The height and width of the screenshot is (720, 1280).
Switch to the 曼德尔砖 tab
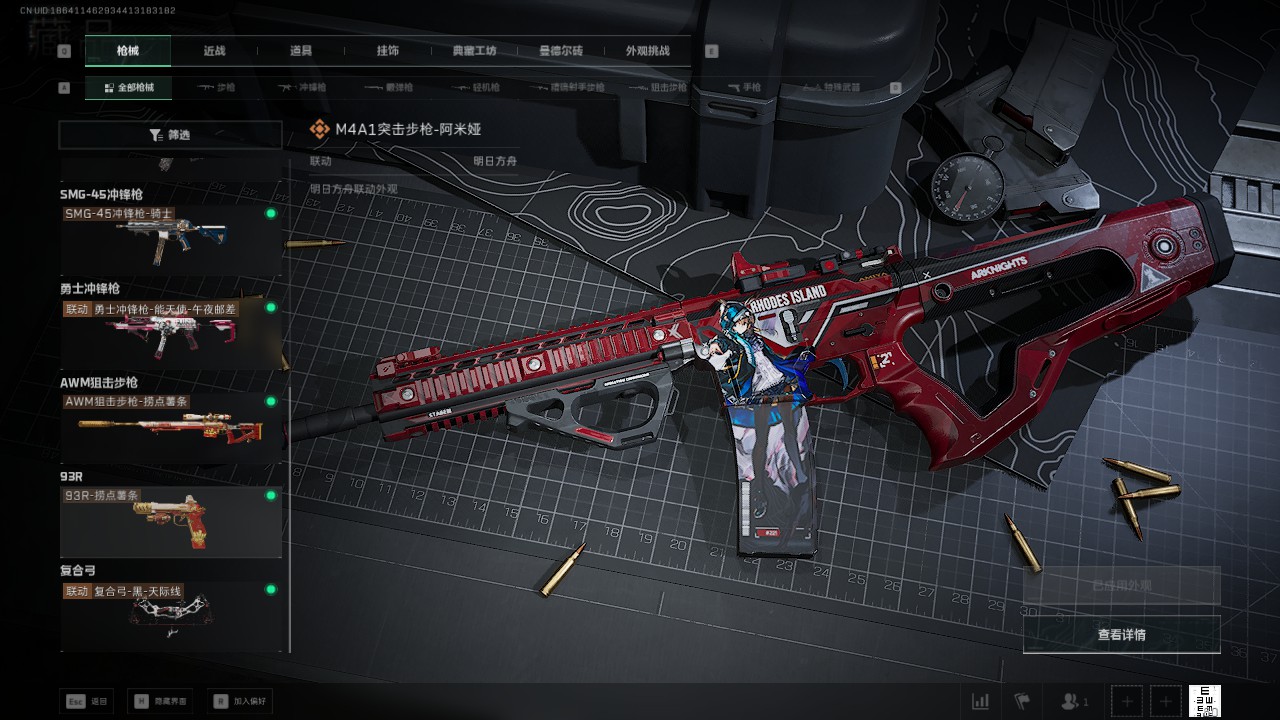pyautogui.click(x=561, y=51)
